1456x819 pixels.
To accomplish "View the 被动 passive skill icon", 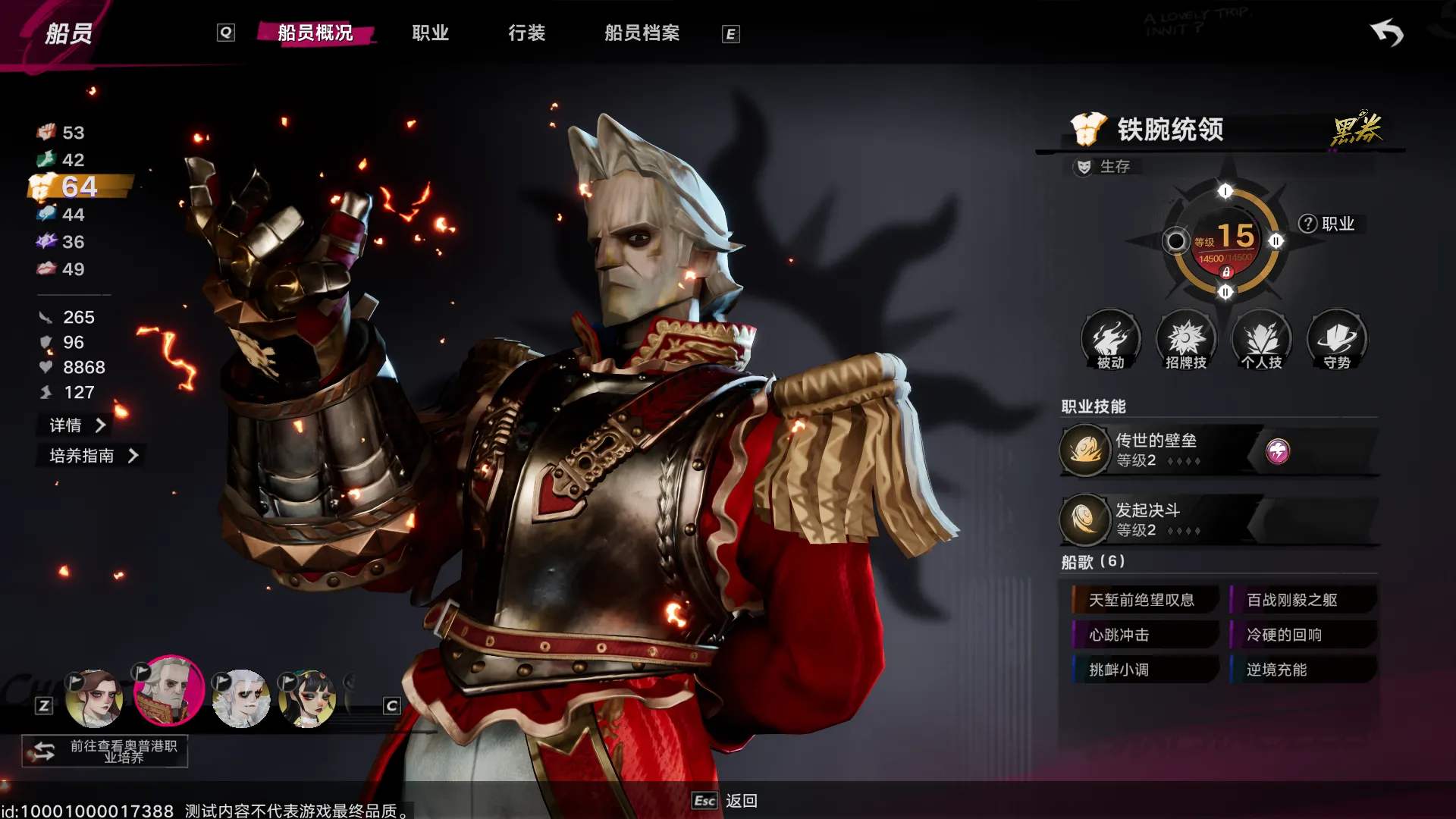I will click(x=1110, y=339).
